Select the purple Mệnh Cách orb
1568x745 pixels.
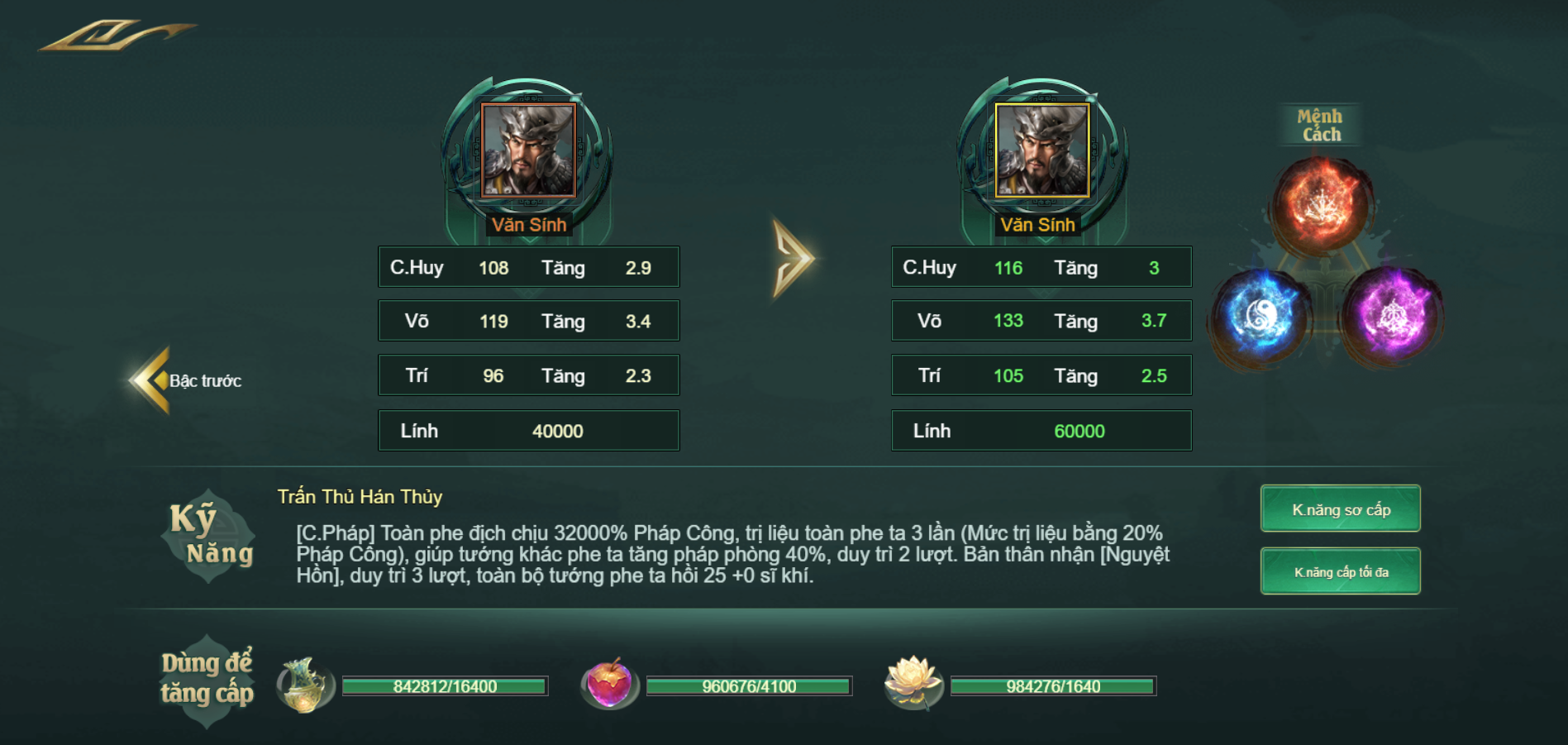tap(1392, 315)
